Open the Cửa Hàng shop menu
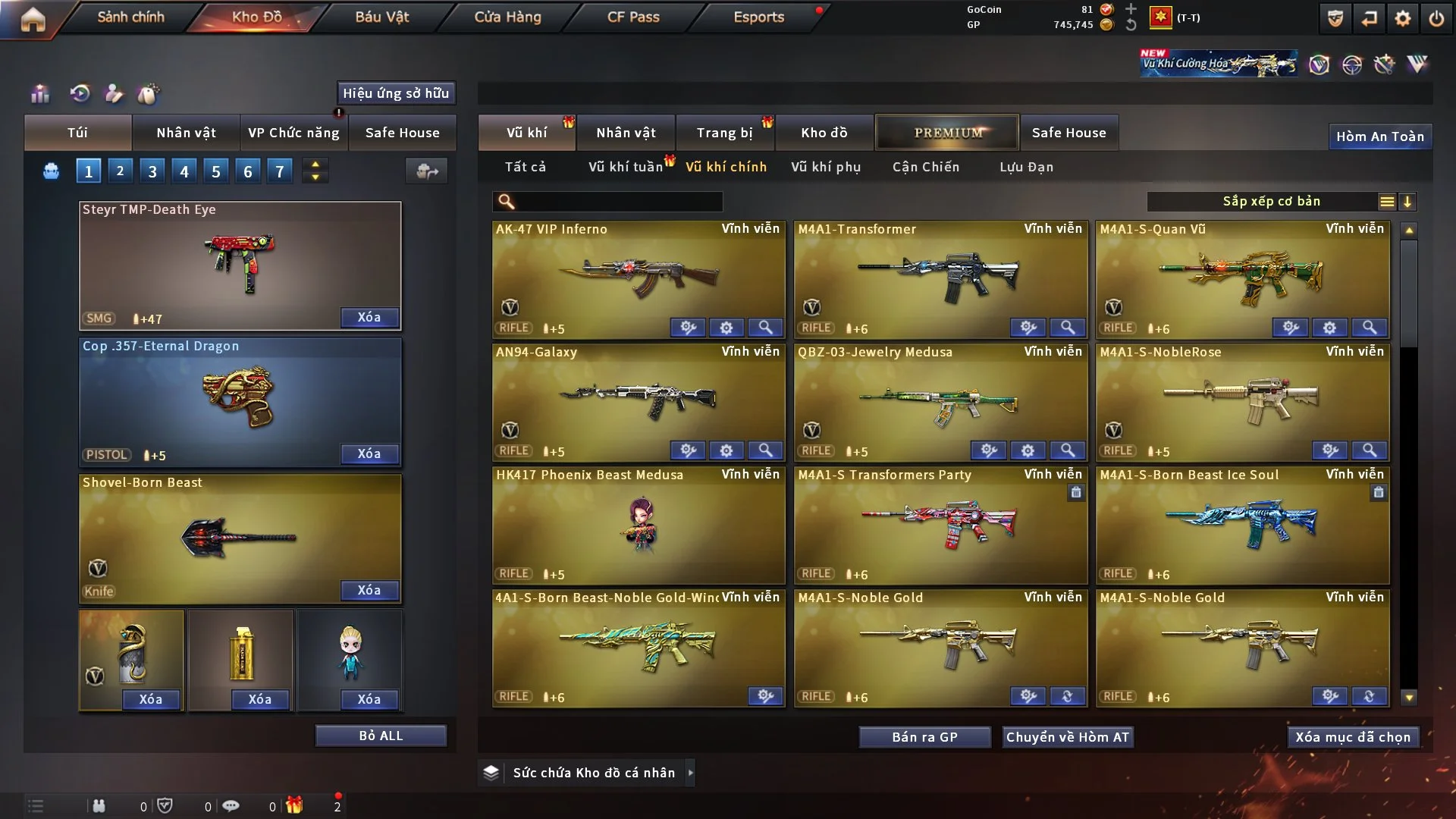 pyautogui.click(x=507, y=17)
